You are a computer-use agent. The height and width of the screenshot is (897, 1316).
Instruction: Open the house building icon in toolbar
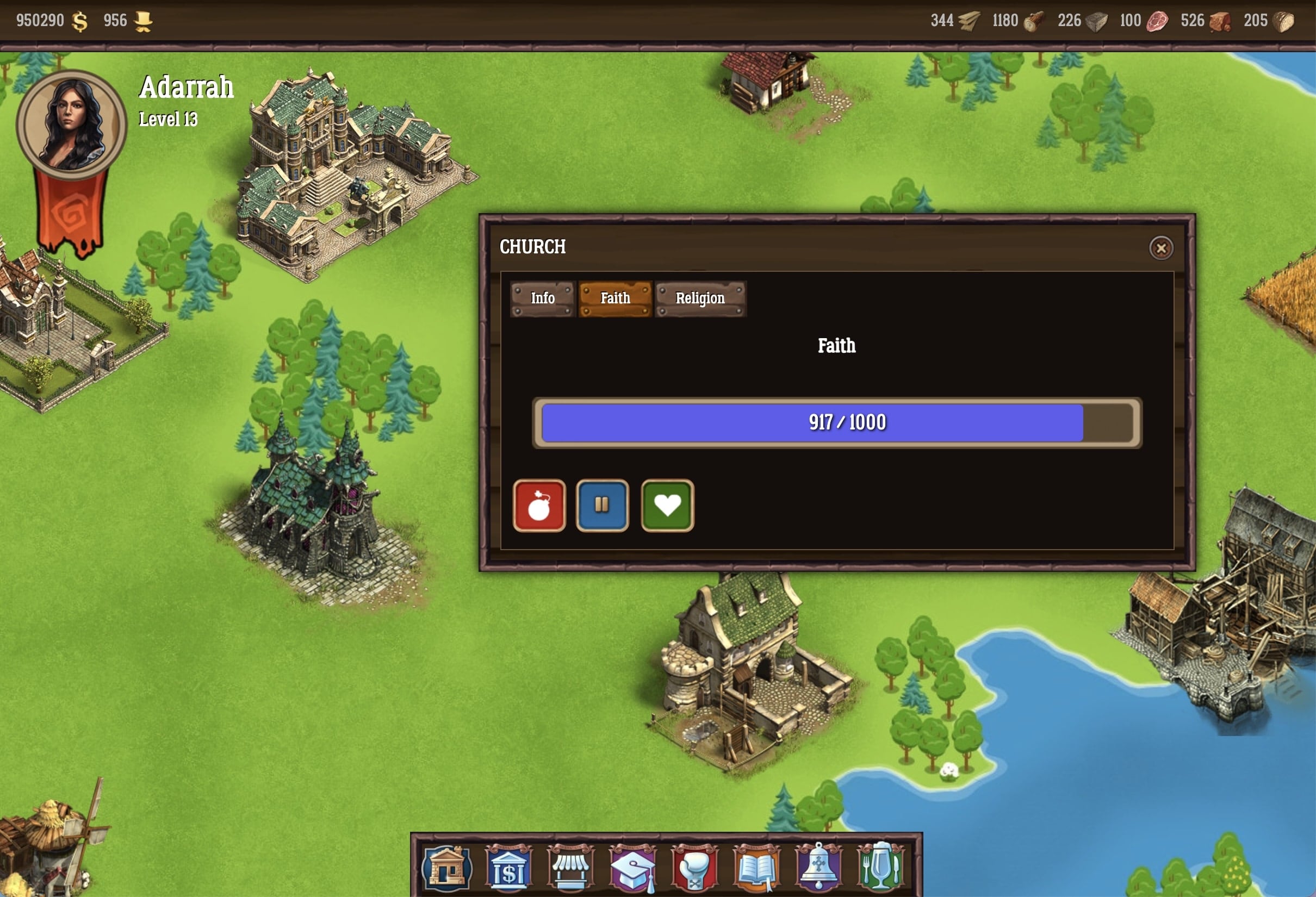(446, 868)
